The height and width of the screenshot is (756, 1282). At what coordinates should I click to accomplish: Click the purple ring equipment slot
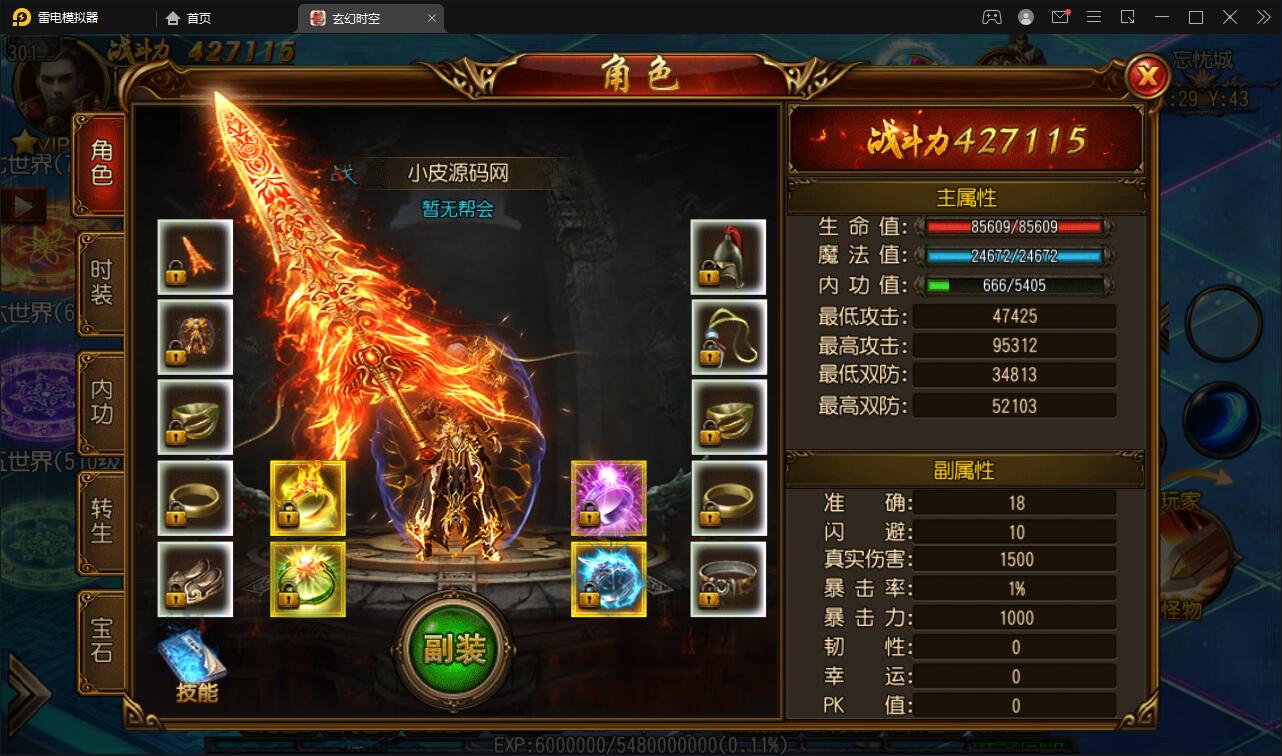pos(608,497)
